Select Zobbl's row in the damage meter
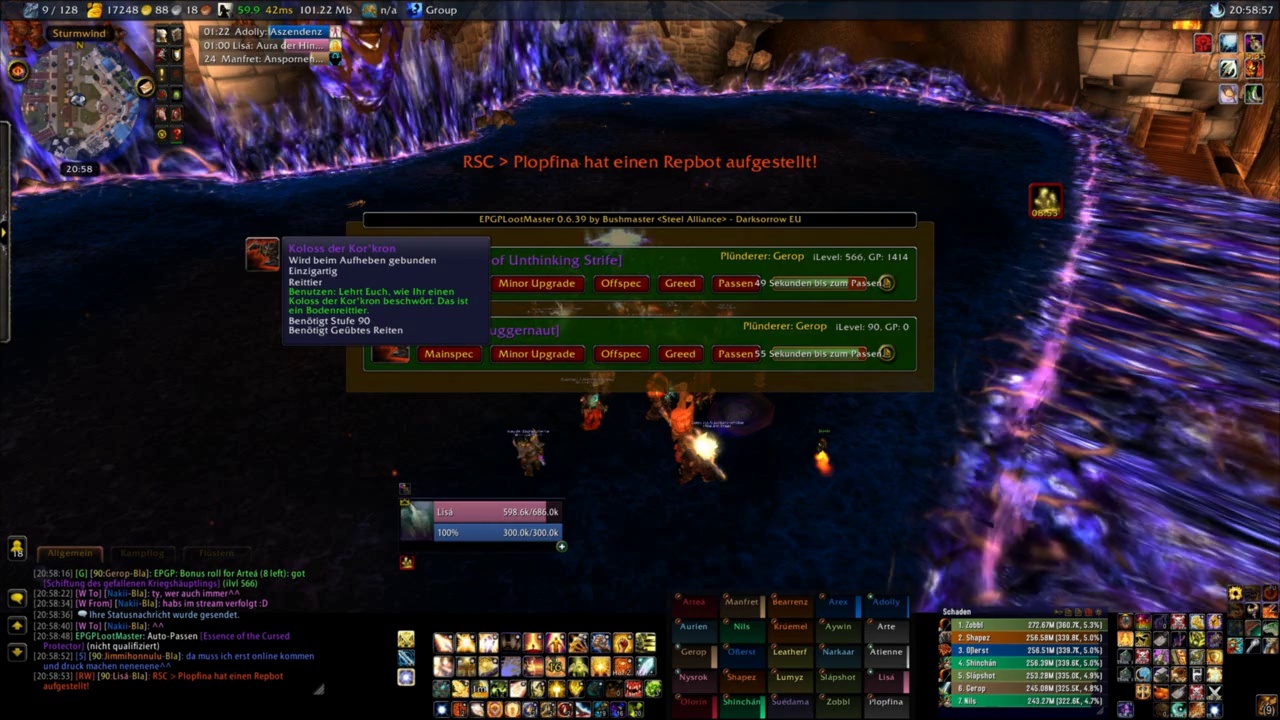This screenshot has width=1280, height=720. coord(1025,625)
